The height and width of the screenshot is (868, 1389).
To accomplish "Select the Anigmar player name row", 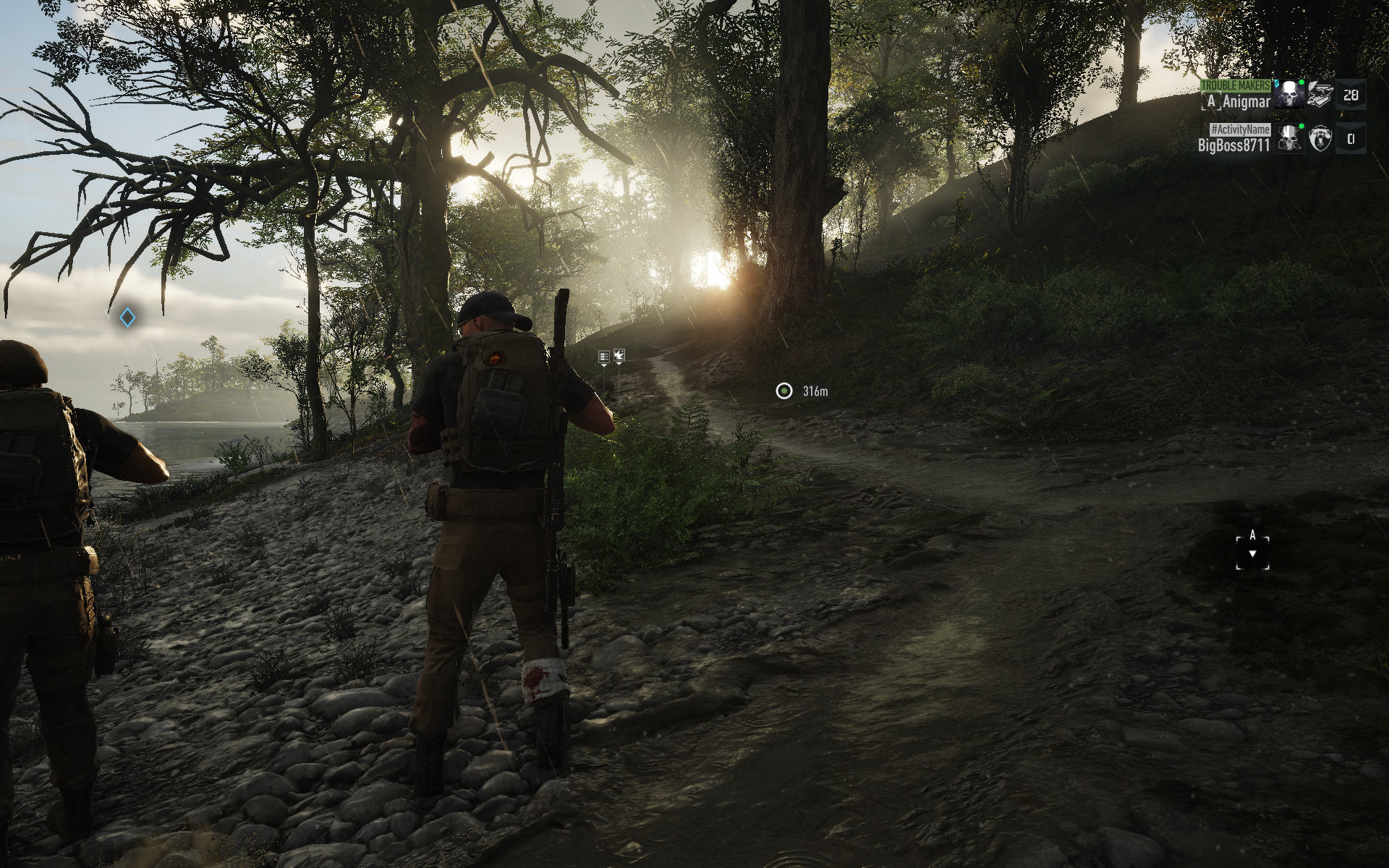I will click(x=1236, y=101).
